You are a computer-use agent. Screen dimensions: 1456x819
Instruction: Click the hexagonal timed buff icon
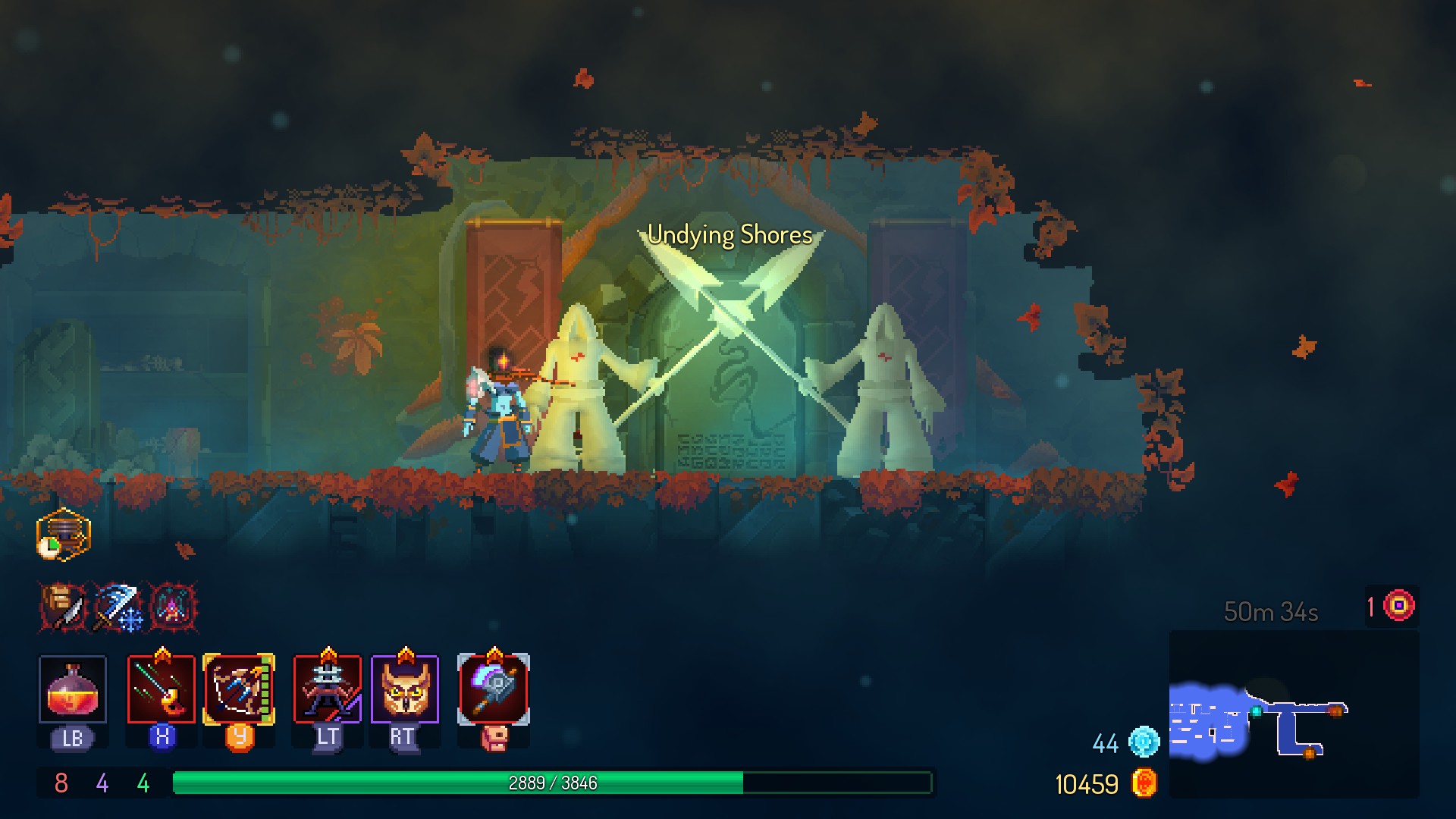click(x=64, y=535)
